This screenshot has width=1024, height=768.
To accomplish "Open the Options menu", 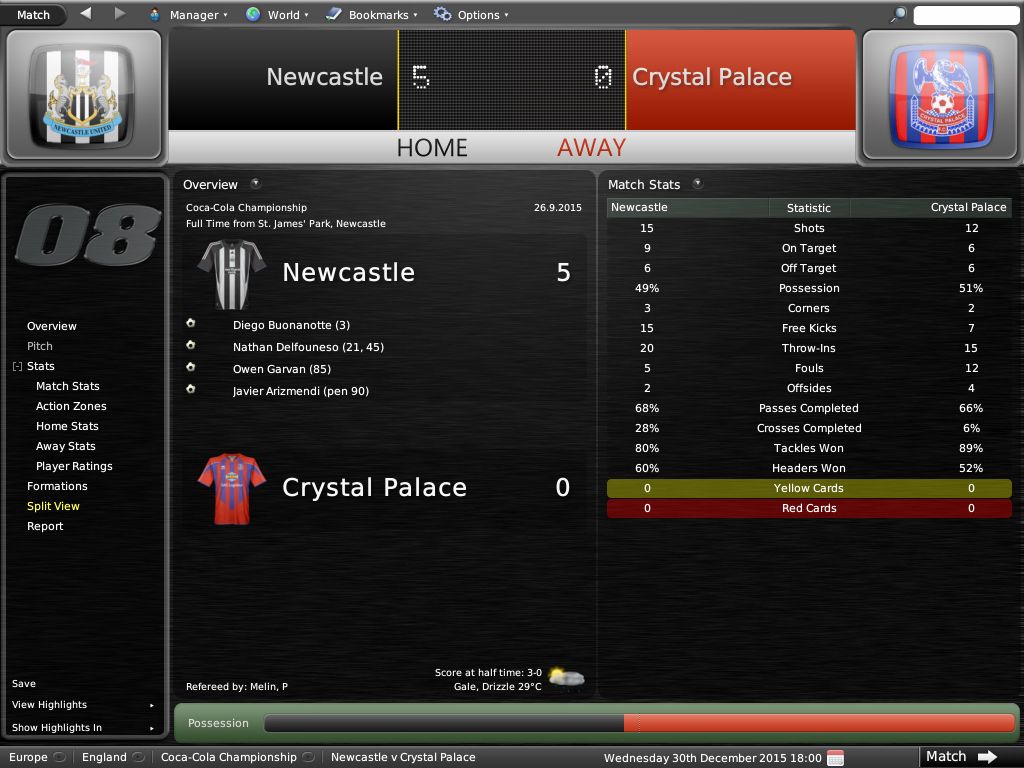I will tap(471, 15).
